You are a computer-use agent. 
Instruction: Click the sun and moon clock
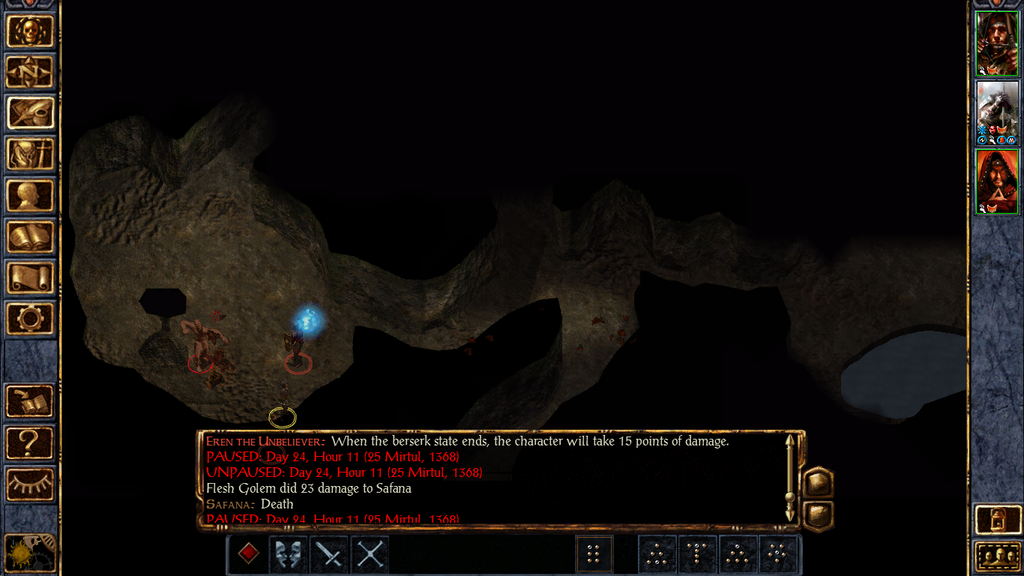(28, 553)
